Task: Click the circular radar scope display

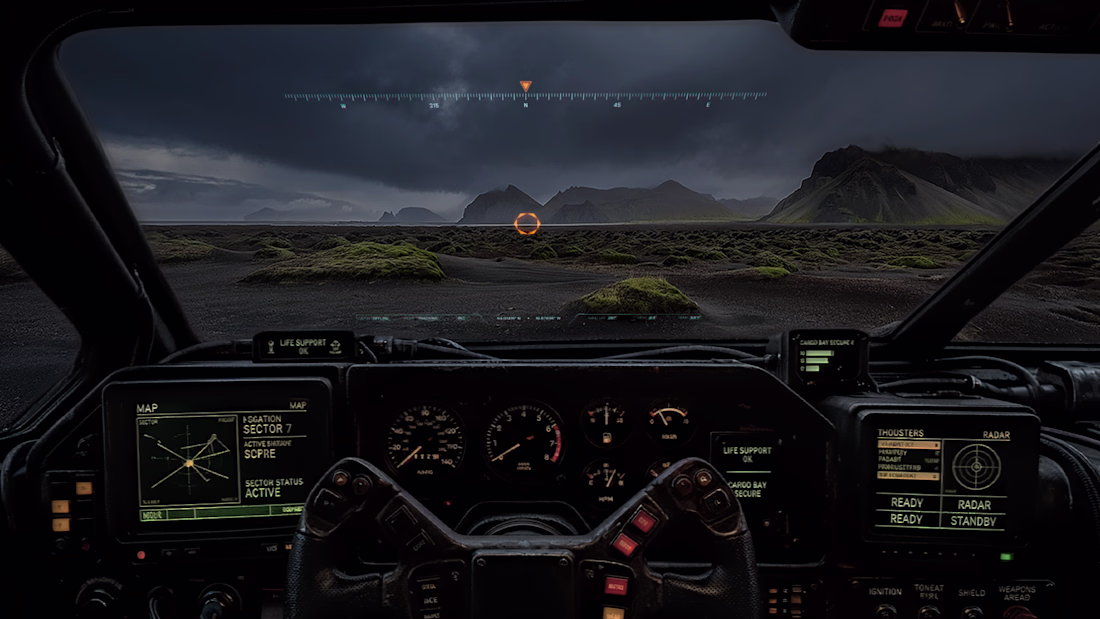Action: point(976,466)
